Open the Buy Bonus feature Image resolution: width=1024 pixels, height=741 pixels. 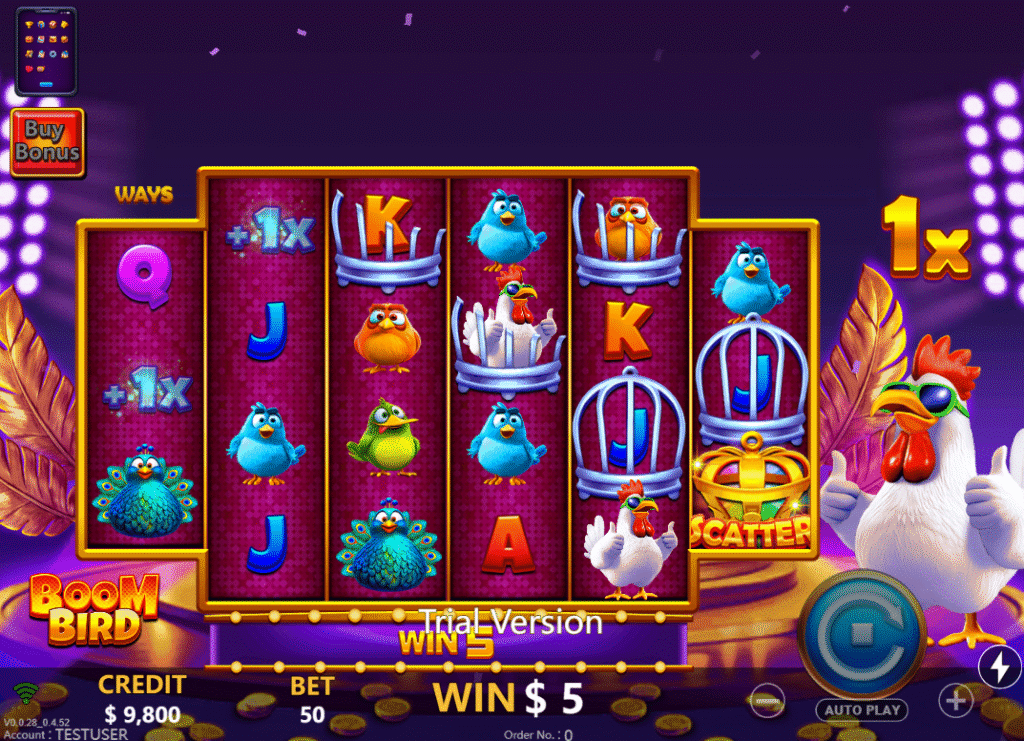(47, 142)
